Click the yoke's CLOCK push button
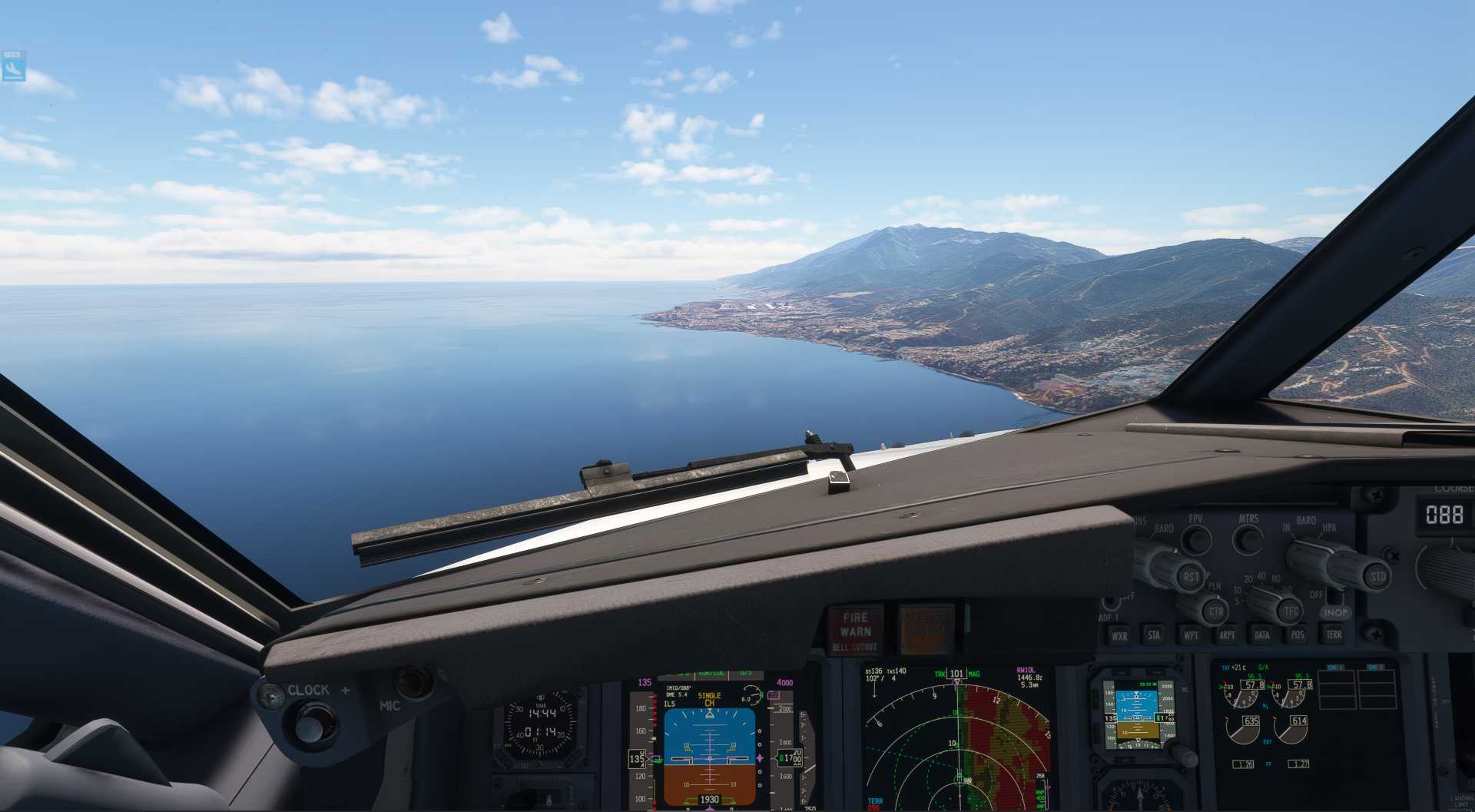Image resolution: width=1475 pixels, height=812 pixels. [x=310, y=724]
